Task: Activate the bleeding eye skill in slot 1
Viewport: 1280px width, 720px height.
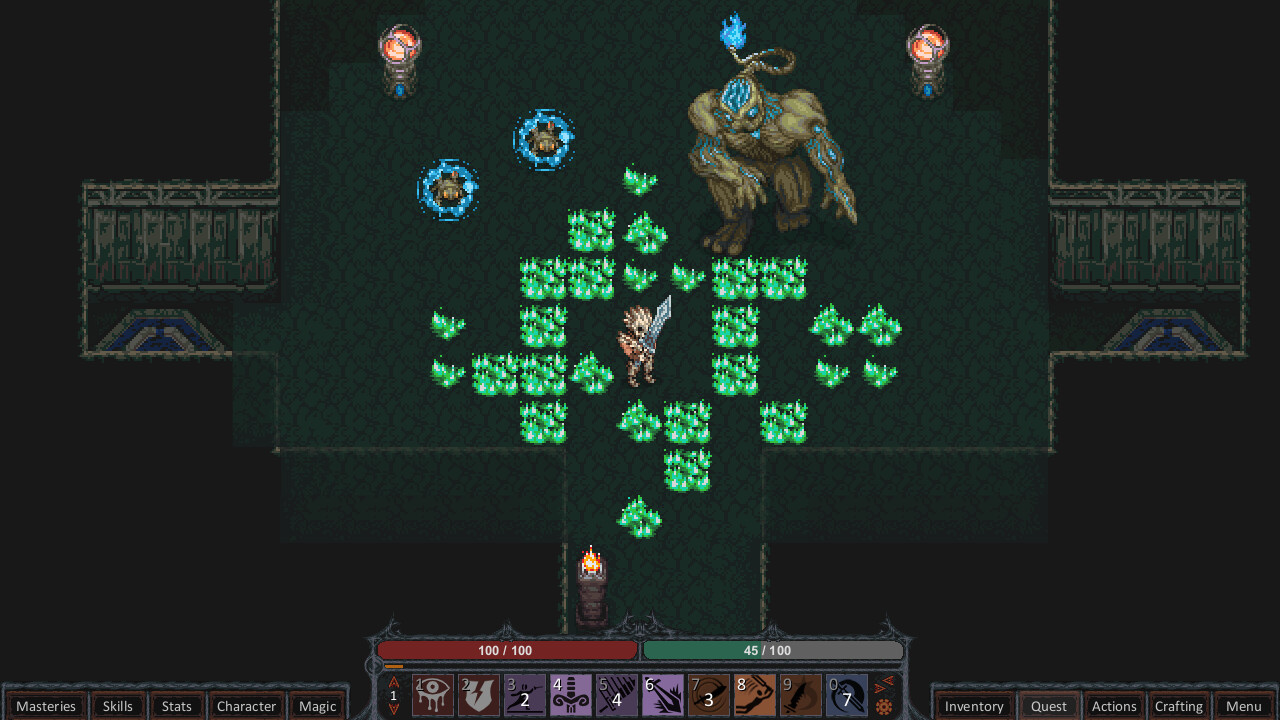Action: pos(433,695)
